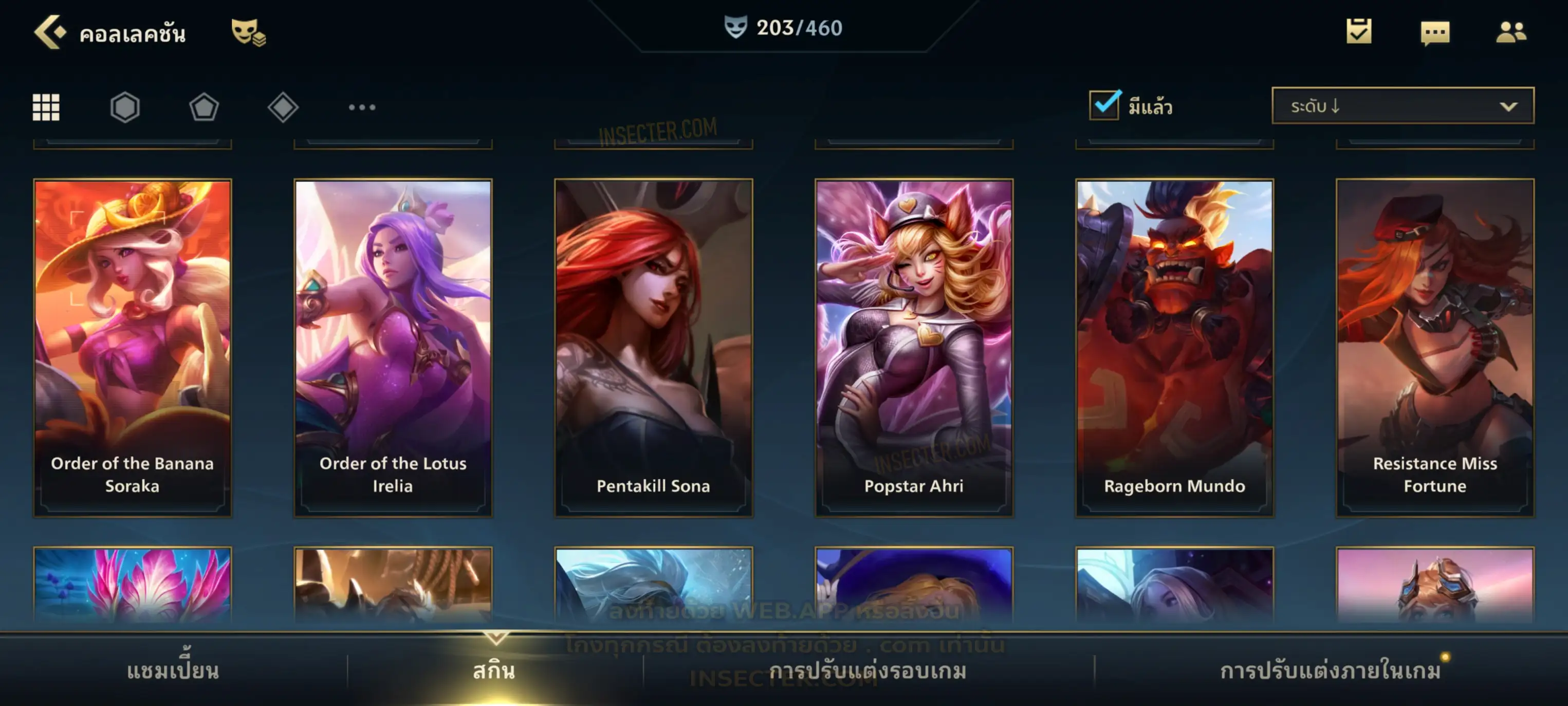This screenshot has width=1568, height=706.
Task: Open the friends list icon
Action: (x=1510, y=32)
